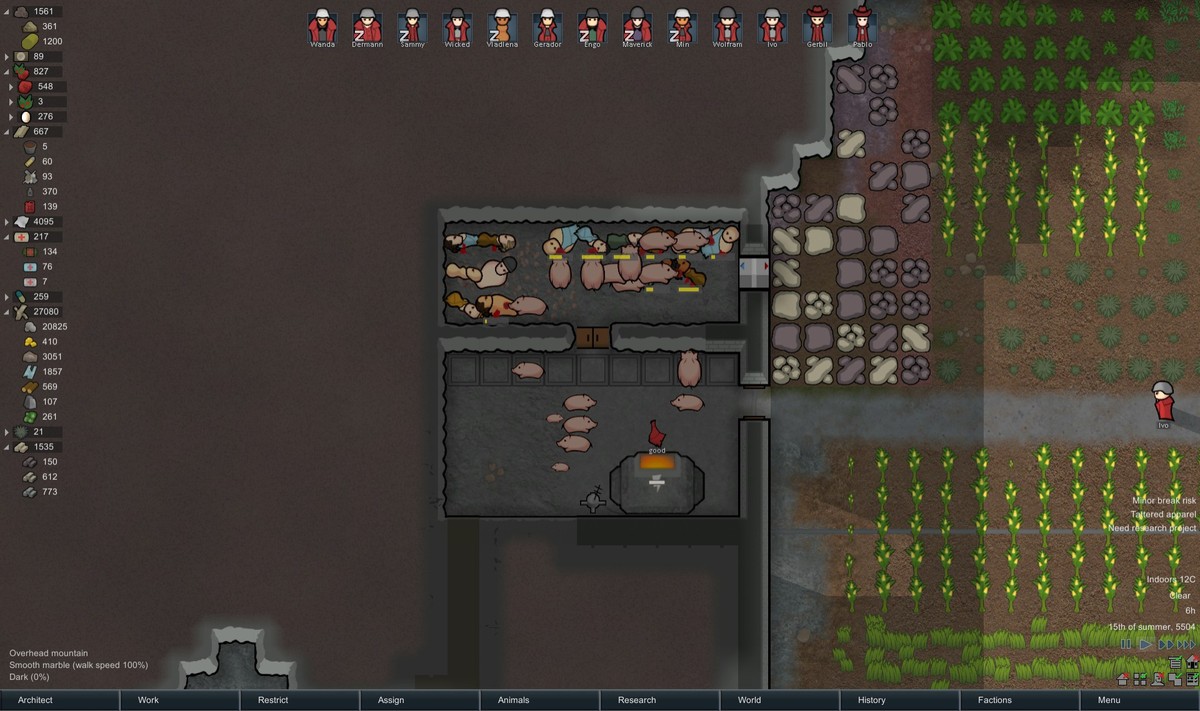Open the Assign tab
This screenshot has width=1200, height=711.
click(391, 700)
